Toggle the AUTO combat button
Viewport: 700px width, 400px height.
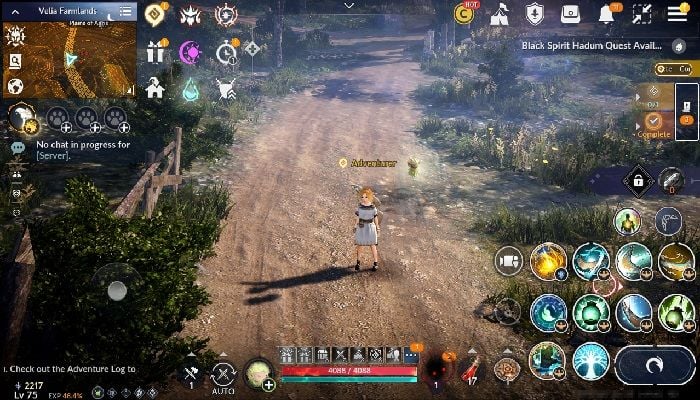(224, 375)
